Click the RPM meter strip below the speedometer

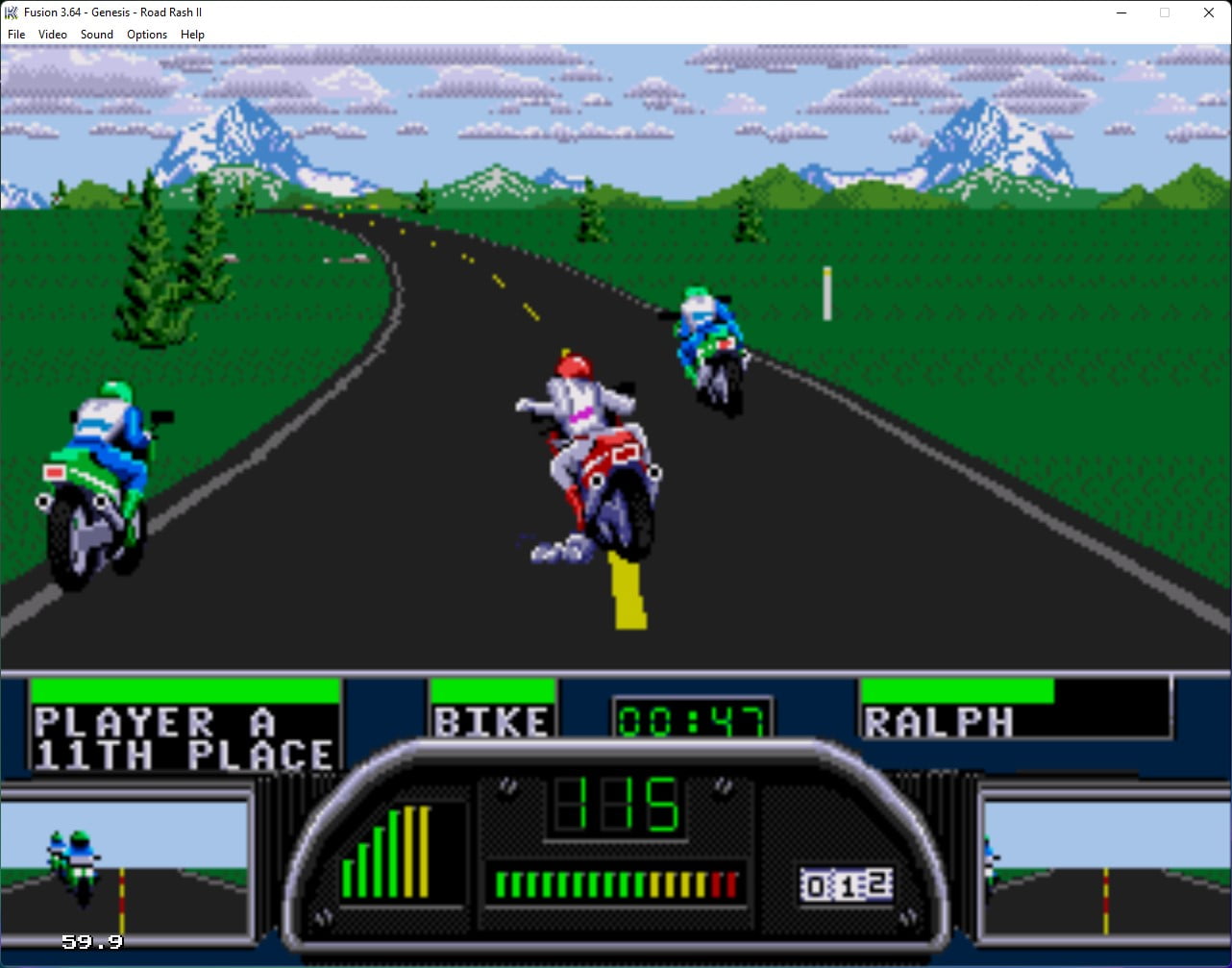(615, 880)
